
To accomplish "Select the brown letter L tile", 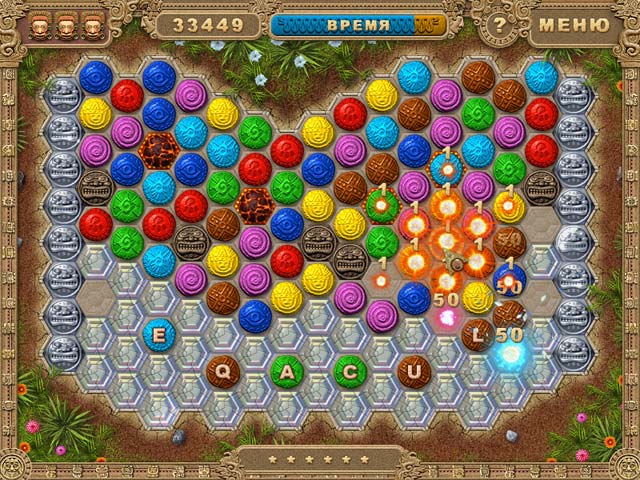I will pyautogui.click(x=478, y=335).
